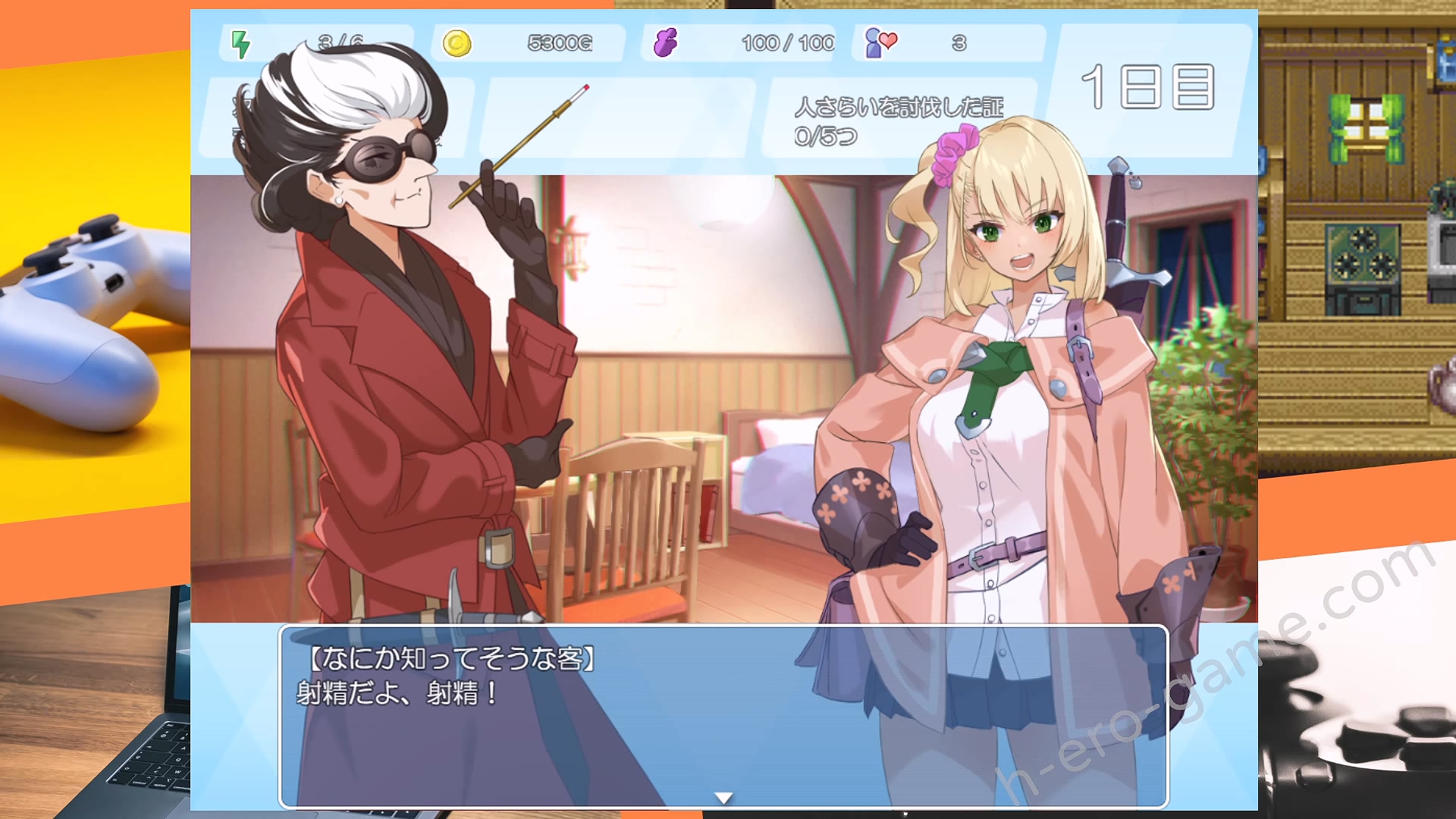Select the 人さらいを討伐した証 quest tracker
The image size is (1456, 819).
[899, 120]
